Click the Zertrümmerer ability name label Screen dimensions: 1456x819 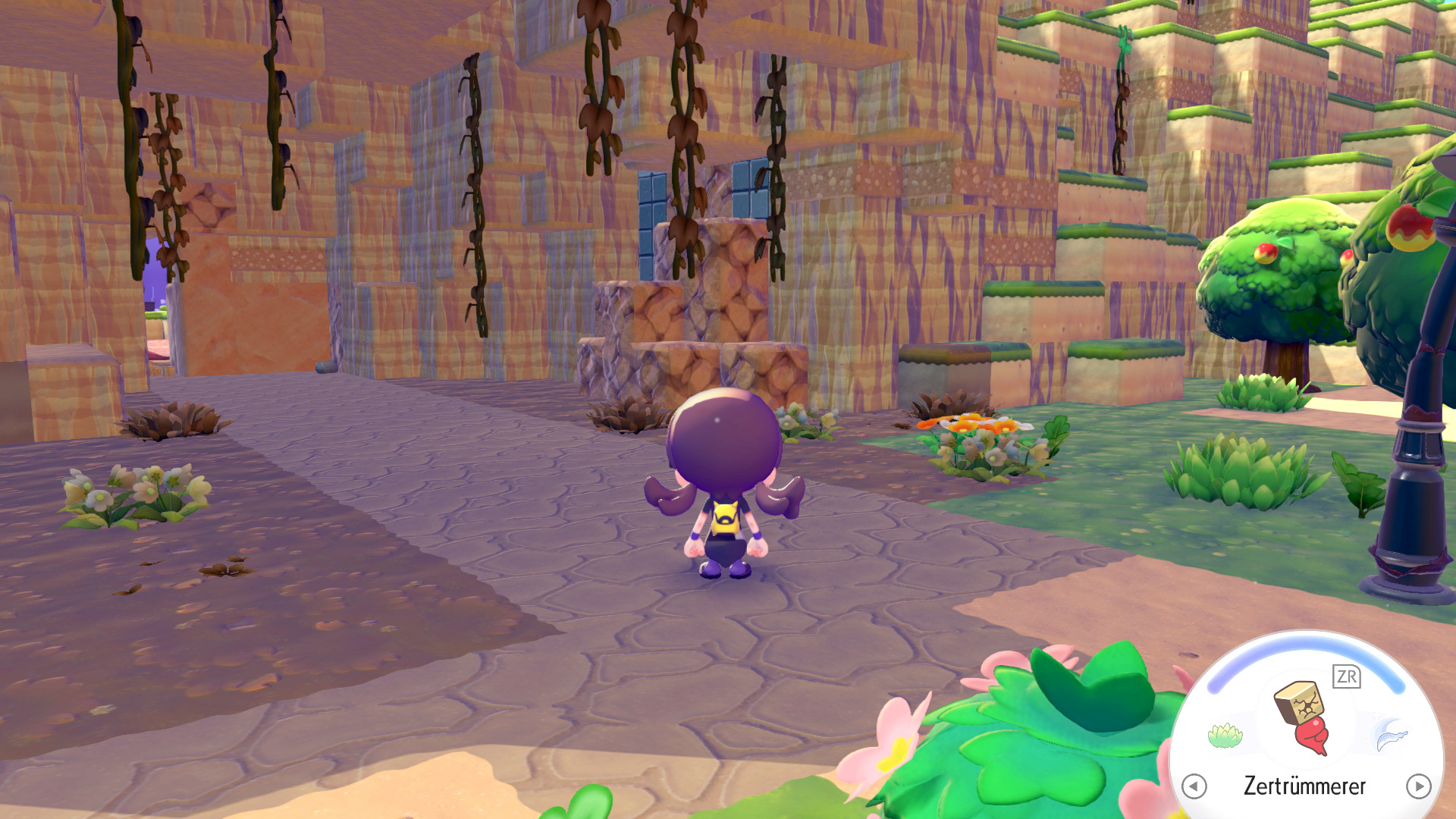(1306, 786)
